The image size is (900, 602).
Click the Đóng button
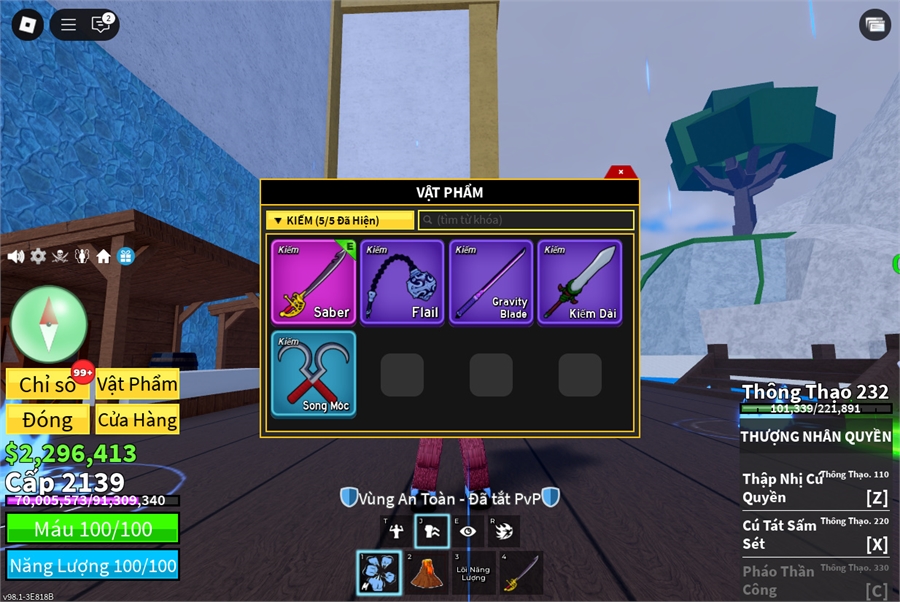click(48, 419)
